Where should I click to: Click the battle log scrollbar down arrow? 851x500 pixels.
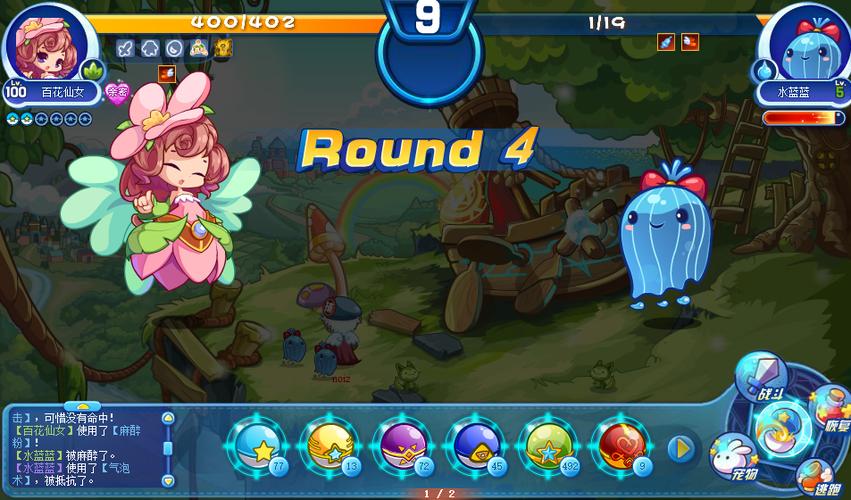[x=167, y=482]
